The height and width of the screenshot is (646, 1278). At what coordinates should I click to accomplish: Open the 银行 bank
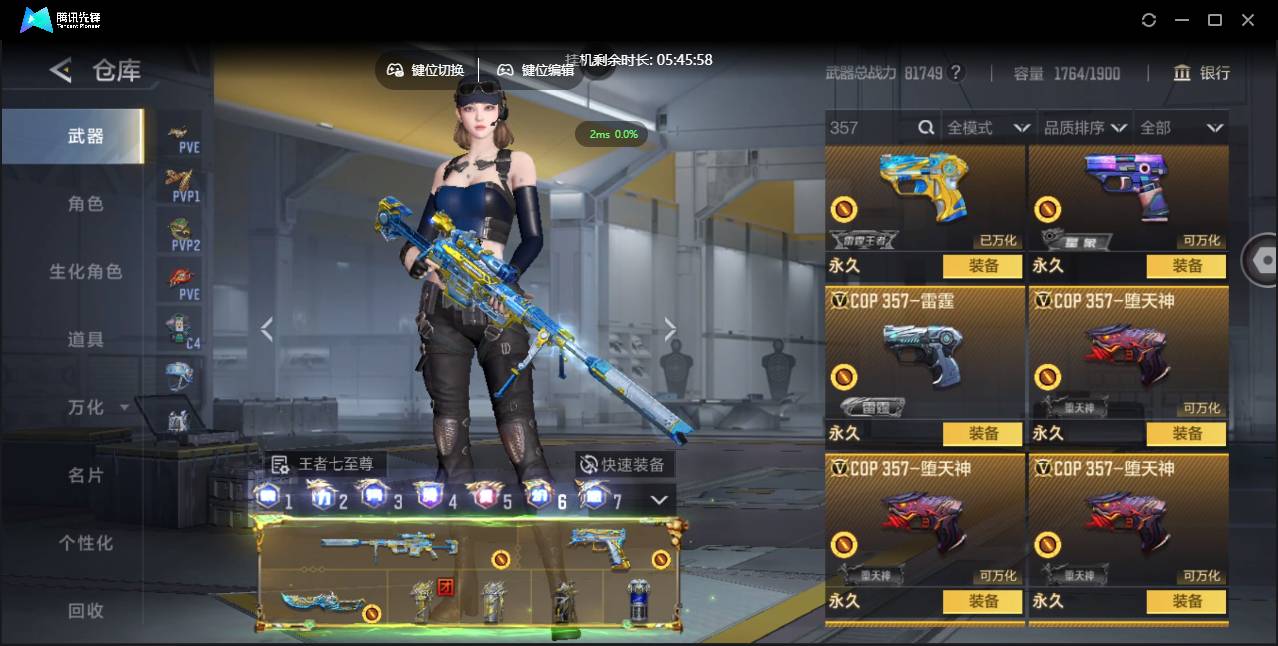point(1201,73)
